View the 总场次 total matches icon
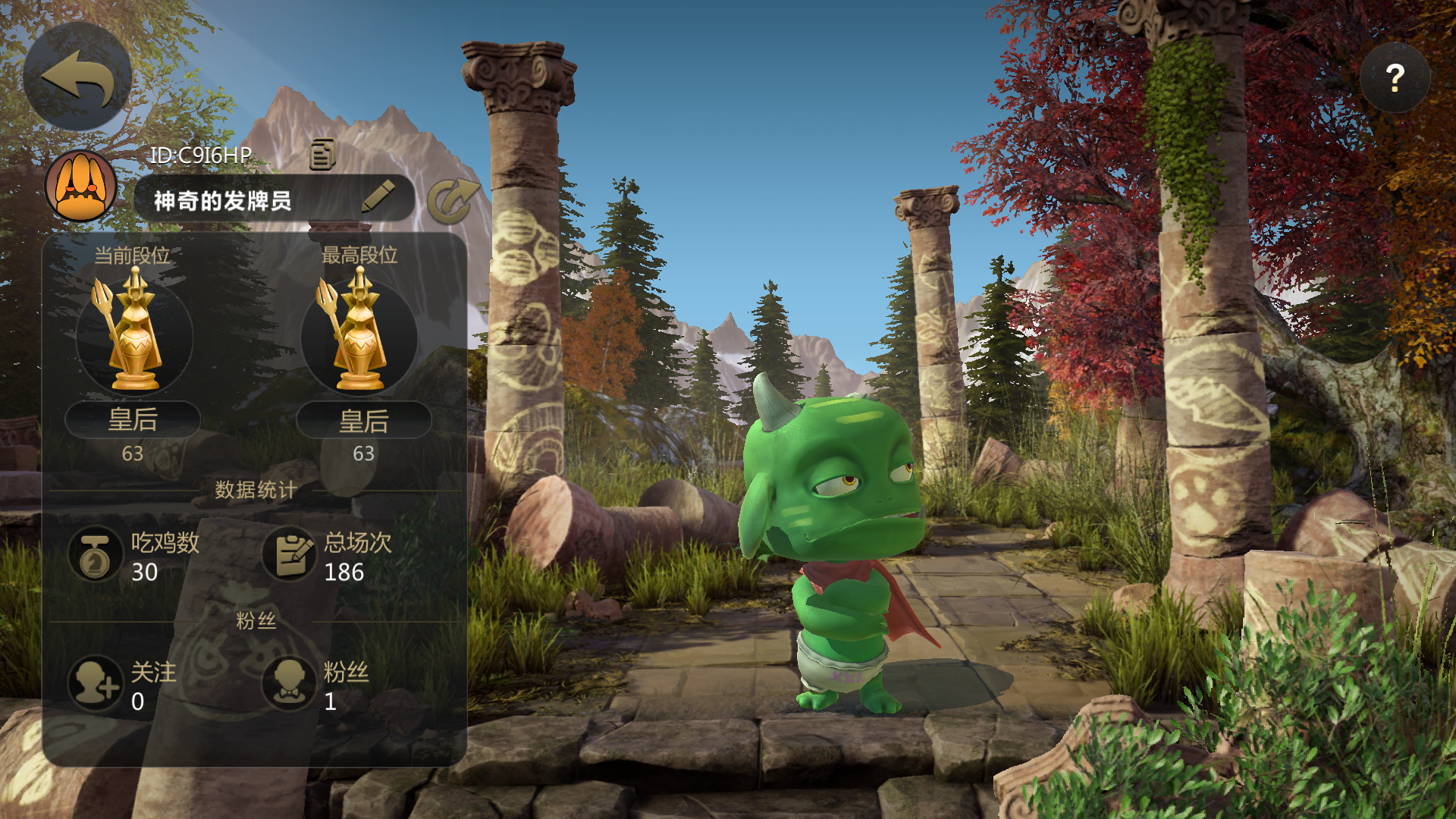 289,554
